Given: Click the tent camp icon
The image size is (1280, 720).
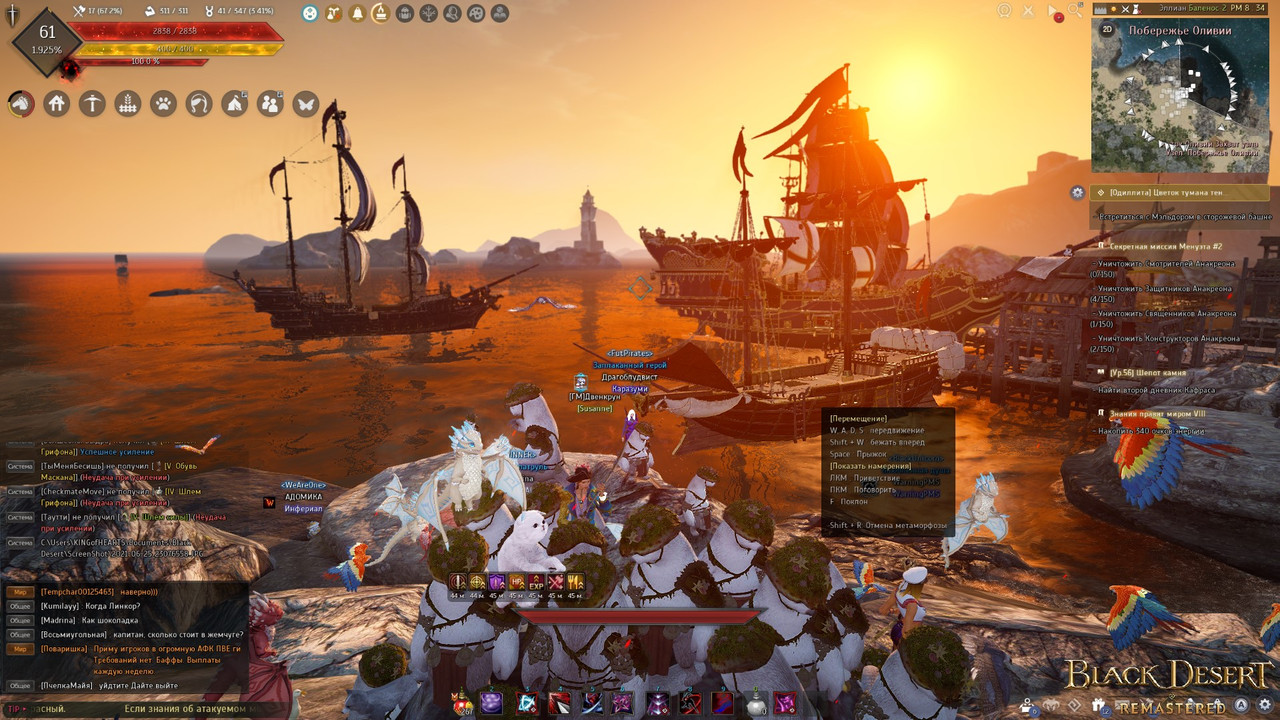Looking at the screenshot, I should [235, 103].
